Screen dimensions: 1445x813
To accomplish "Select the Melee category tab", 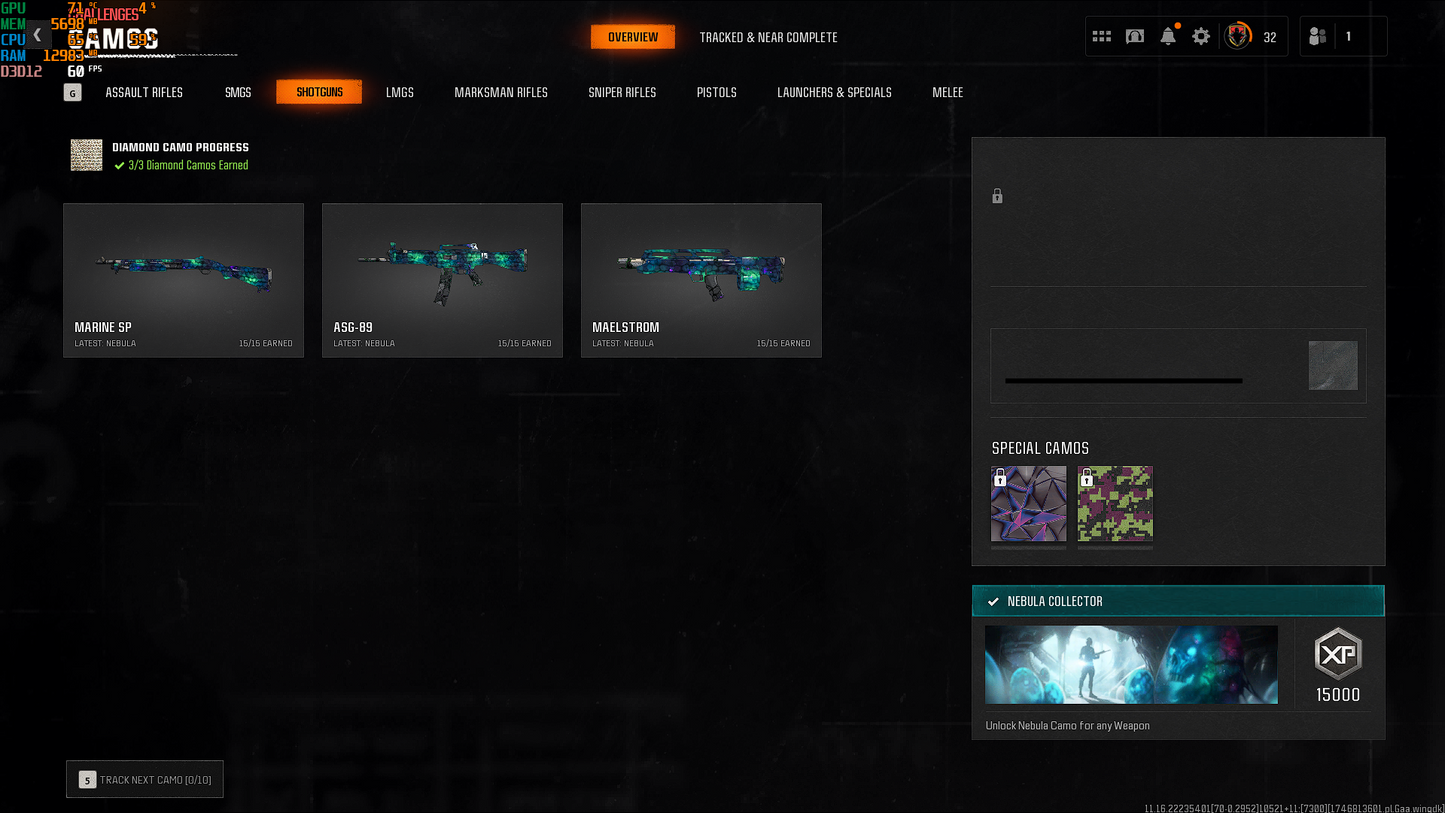I will pos(947,92).
